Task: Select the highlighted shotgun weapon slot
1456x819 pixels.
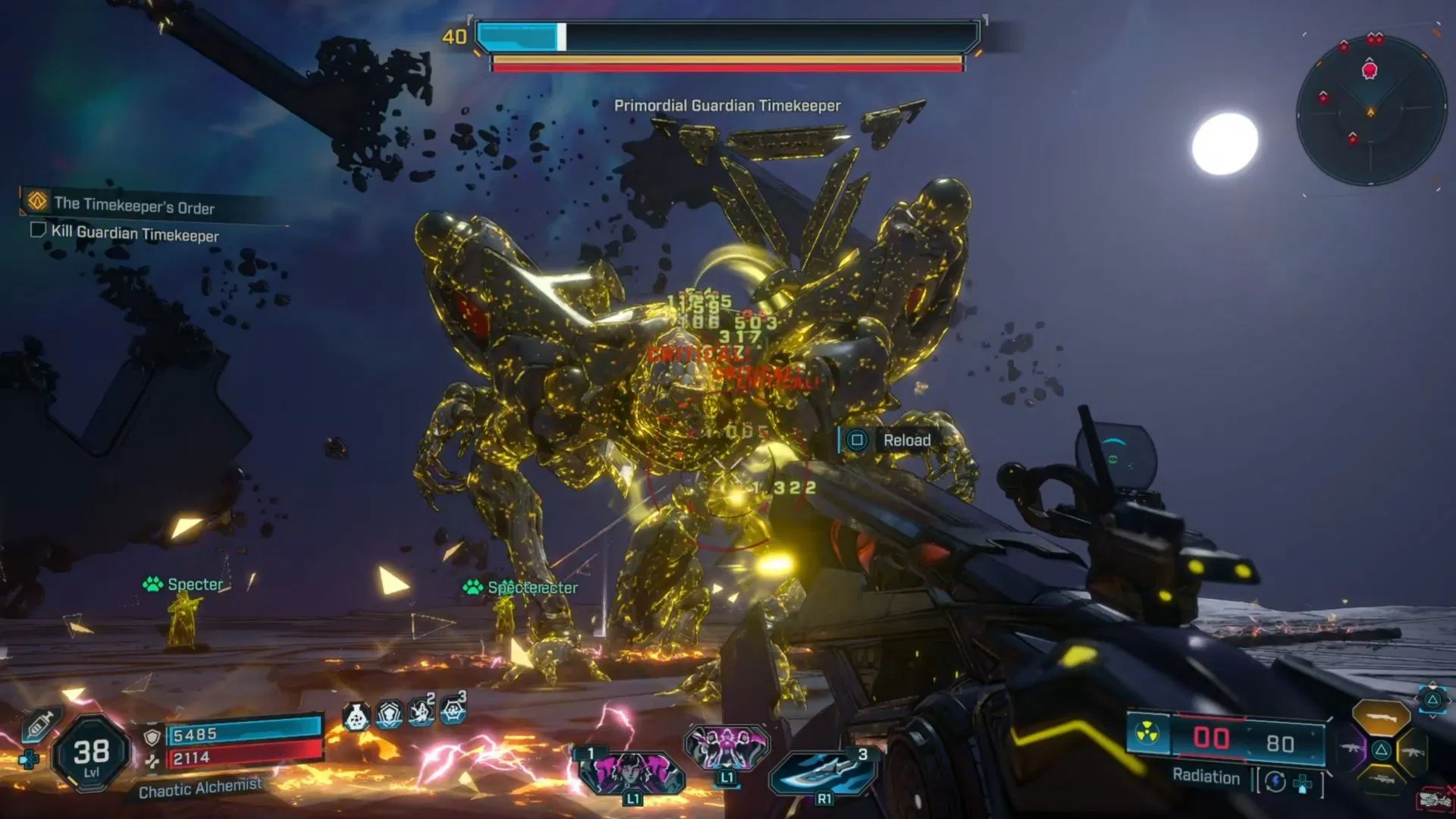Action: pos(1381,717)
